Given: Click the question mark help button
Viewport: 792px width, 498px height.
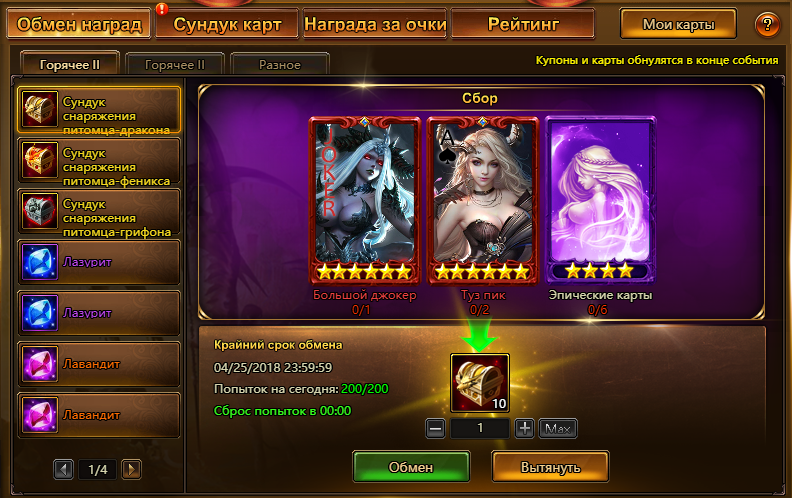Looking at the screenshot, I should point(767,24).
